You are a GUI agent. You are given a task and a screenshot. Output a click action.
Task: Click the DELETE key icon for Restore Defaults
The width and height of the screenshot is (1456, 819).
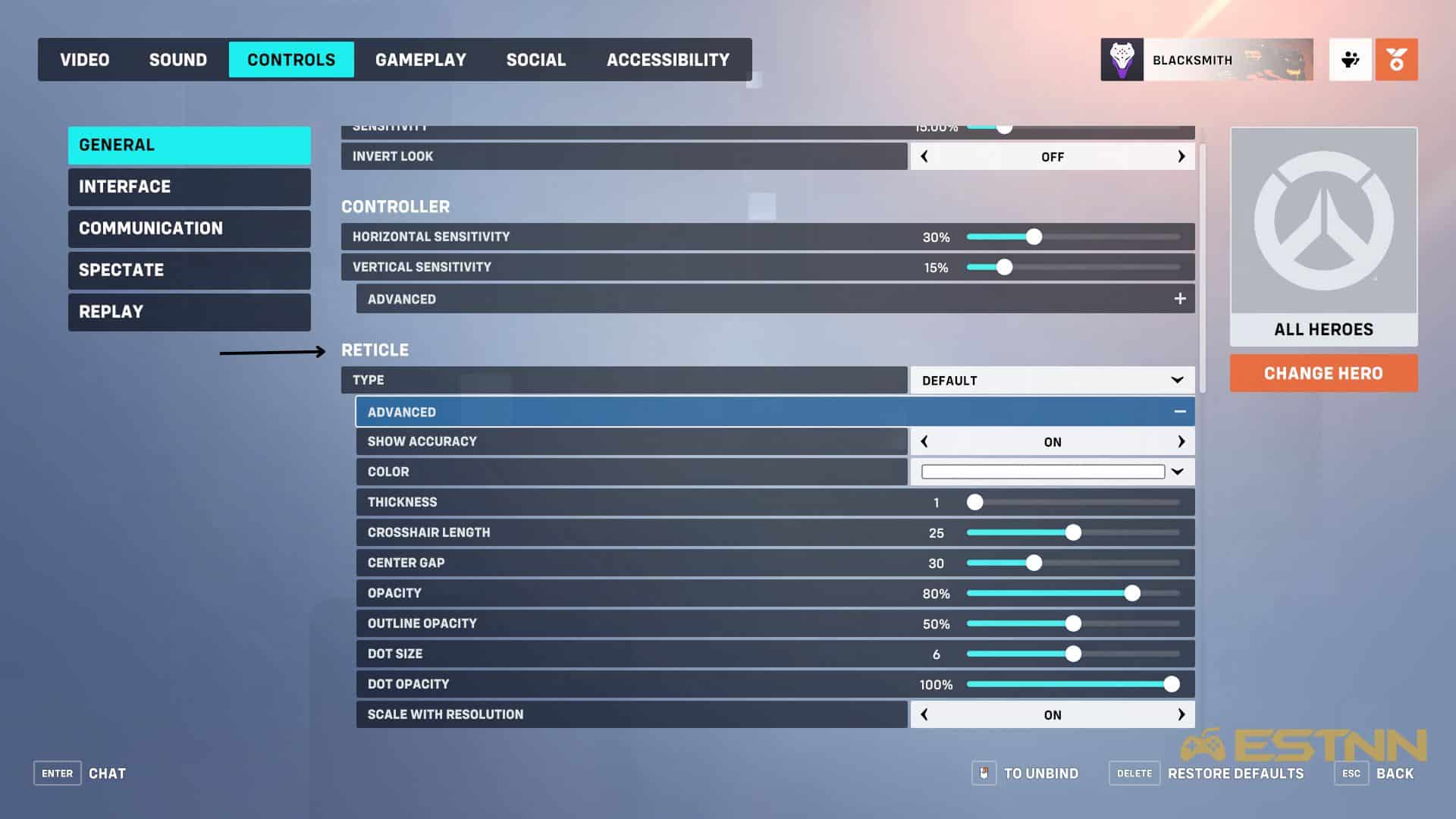(x=1133, y=773)
